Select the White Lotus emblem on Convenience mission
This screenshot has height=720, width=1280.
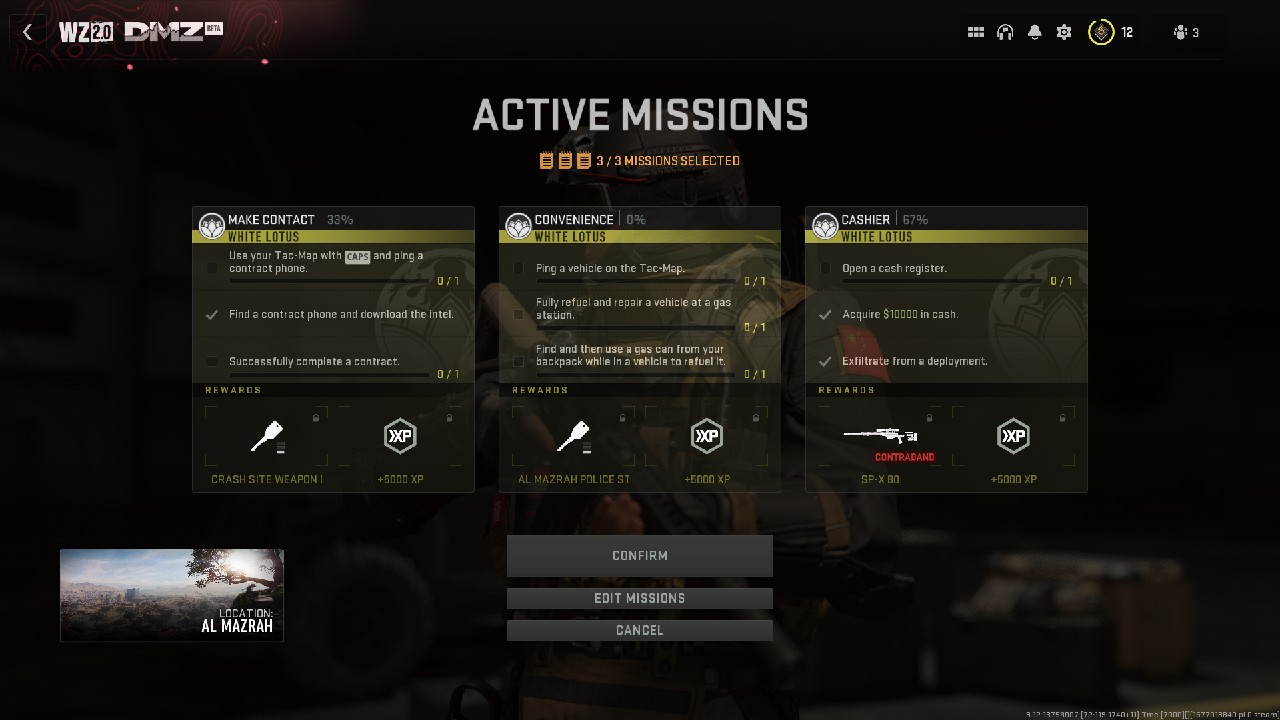[x=518, y=225]
